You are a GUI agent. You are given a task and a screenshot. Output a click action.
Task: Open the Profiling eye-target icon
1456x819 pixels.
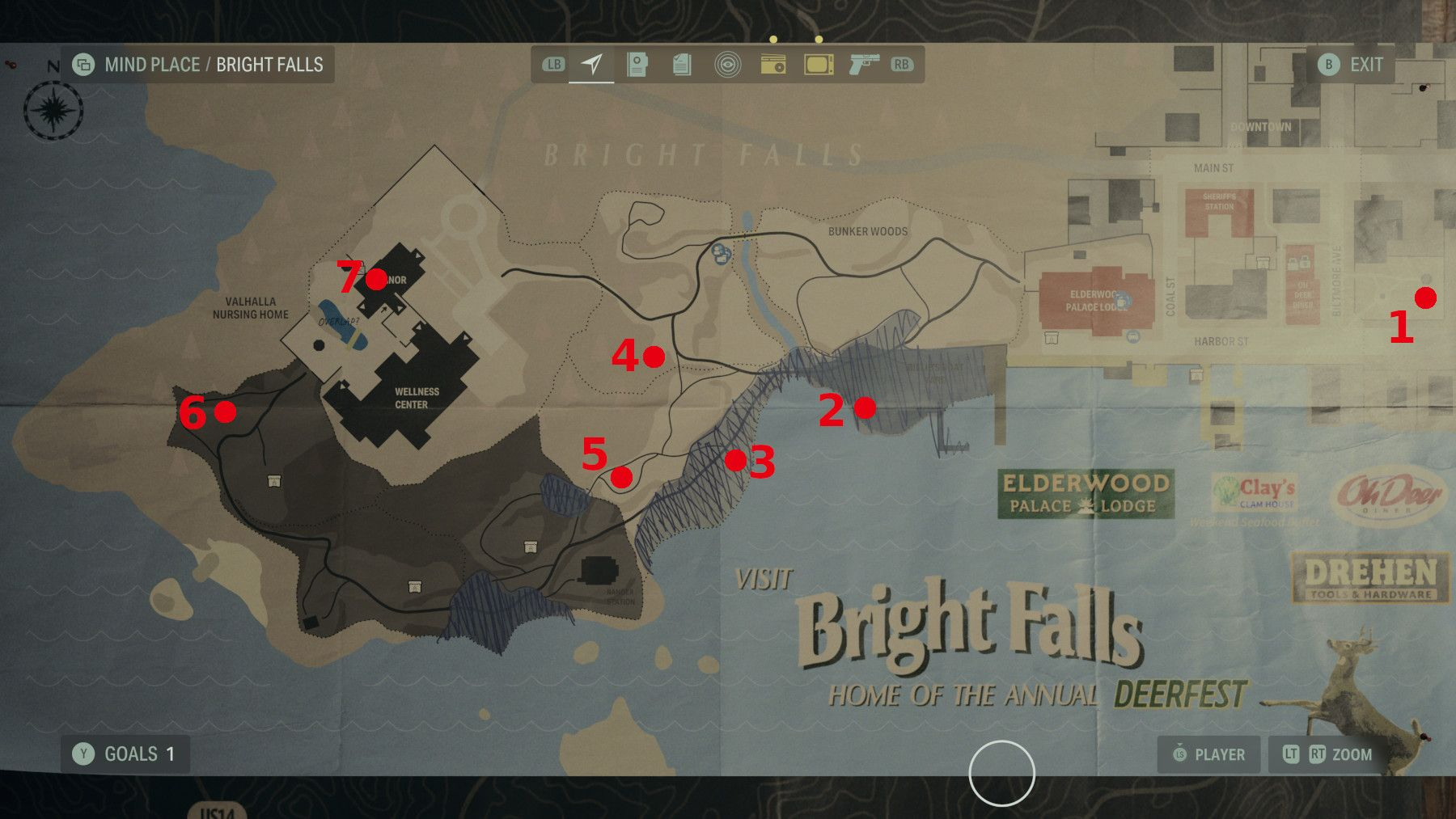(x=729, y=64)
